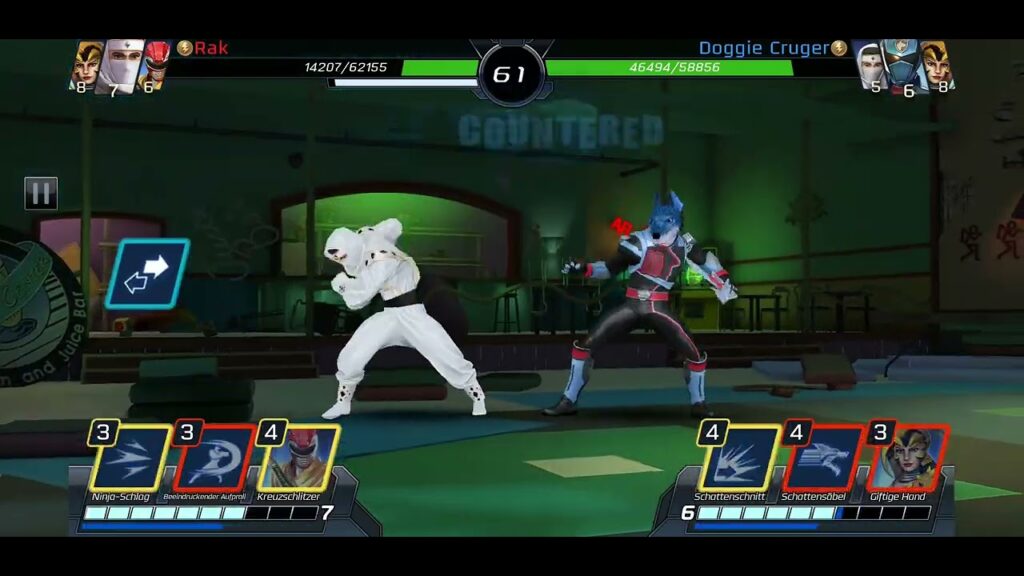Call the Kreuzschlitzer assist card

[298, 459]
